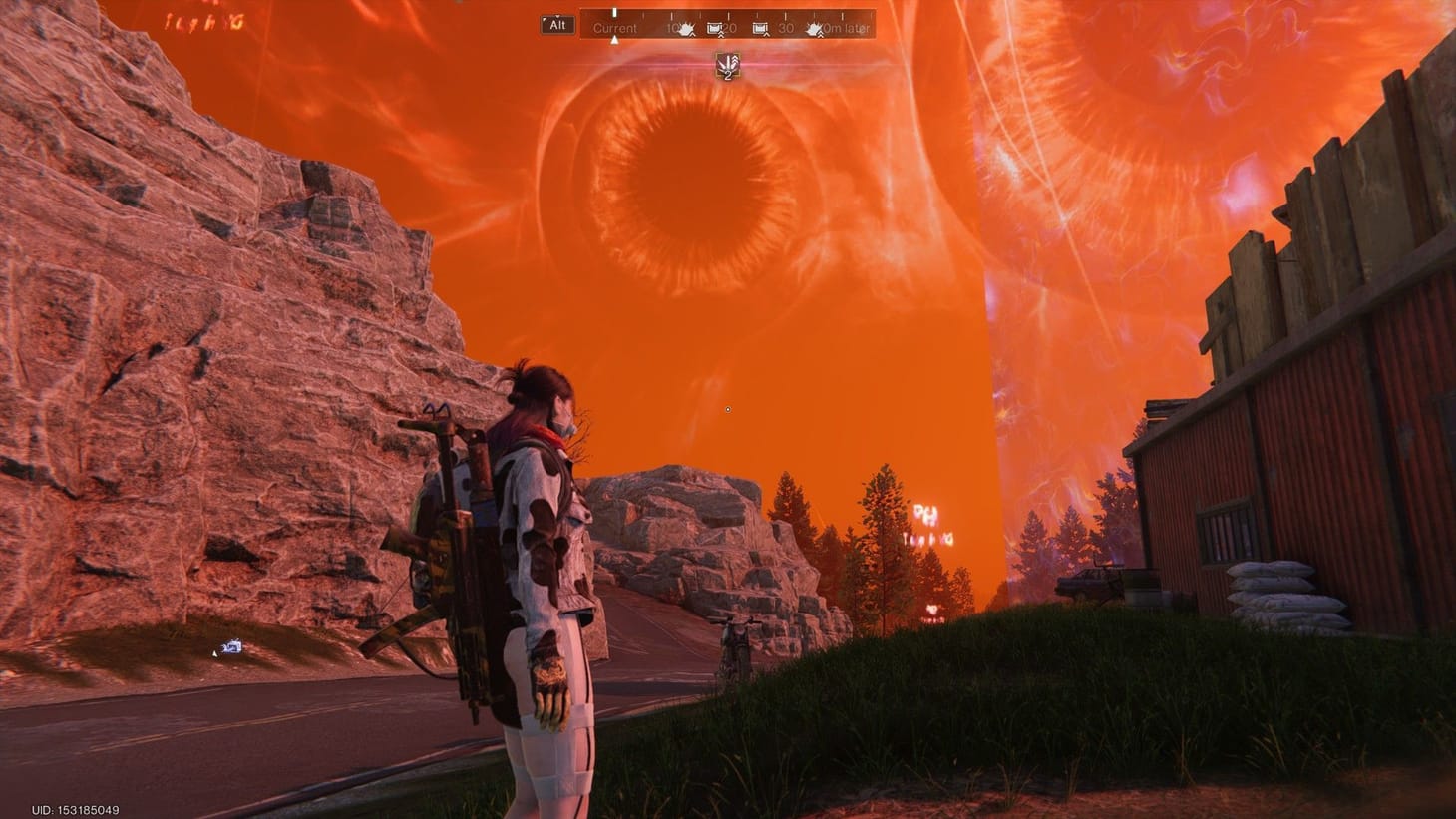Click the sandstorm weather icon at the 10-minute mark
Viewport: 1456px width, 819px height.
coord(685,28)
